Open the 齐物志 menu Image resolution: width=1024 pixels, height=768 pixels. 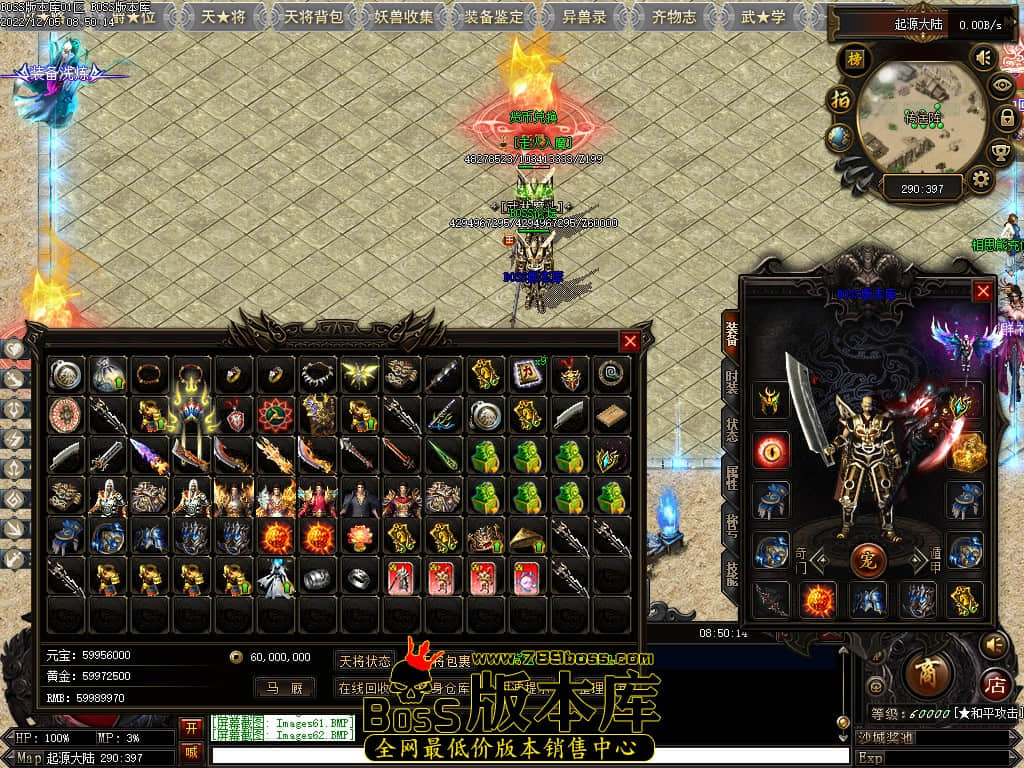click(x=674, y=16)
